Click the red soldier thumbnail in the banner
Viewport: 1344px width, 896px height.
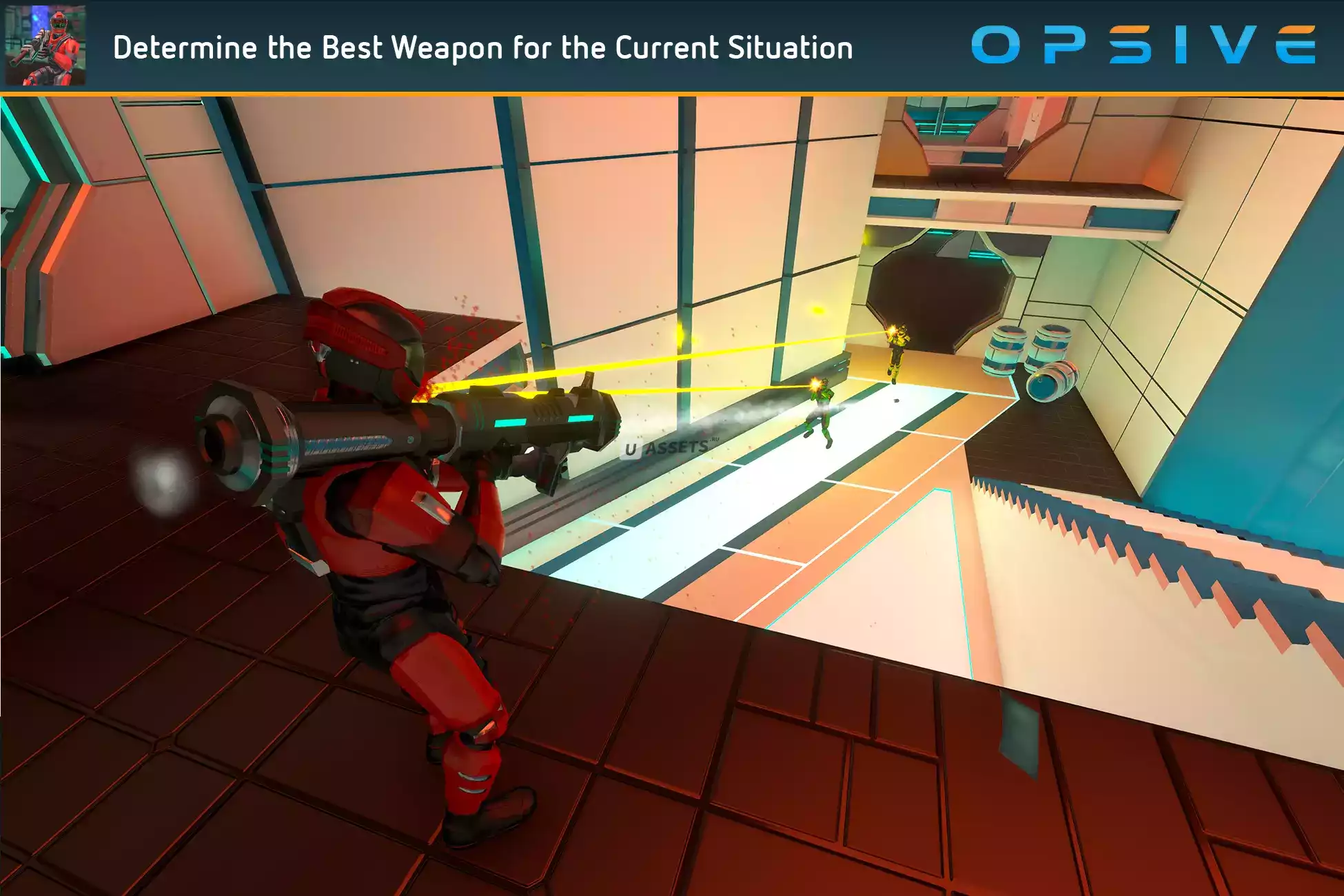click(x=45, y=45)
